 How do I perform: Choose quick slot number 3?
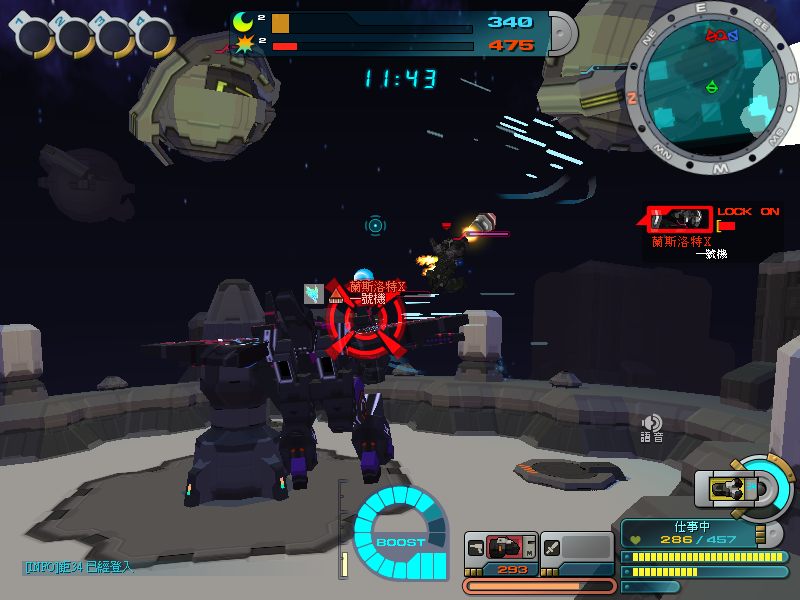coord(115,37)
